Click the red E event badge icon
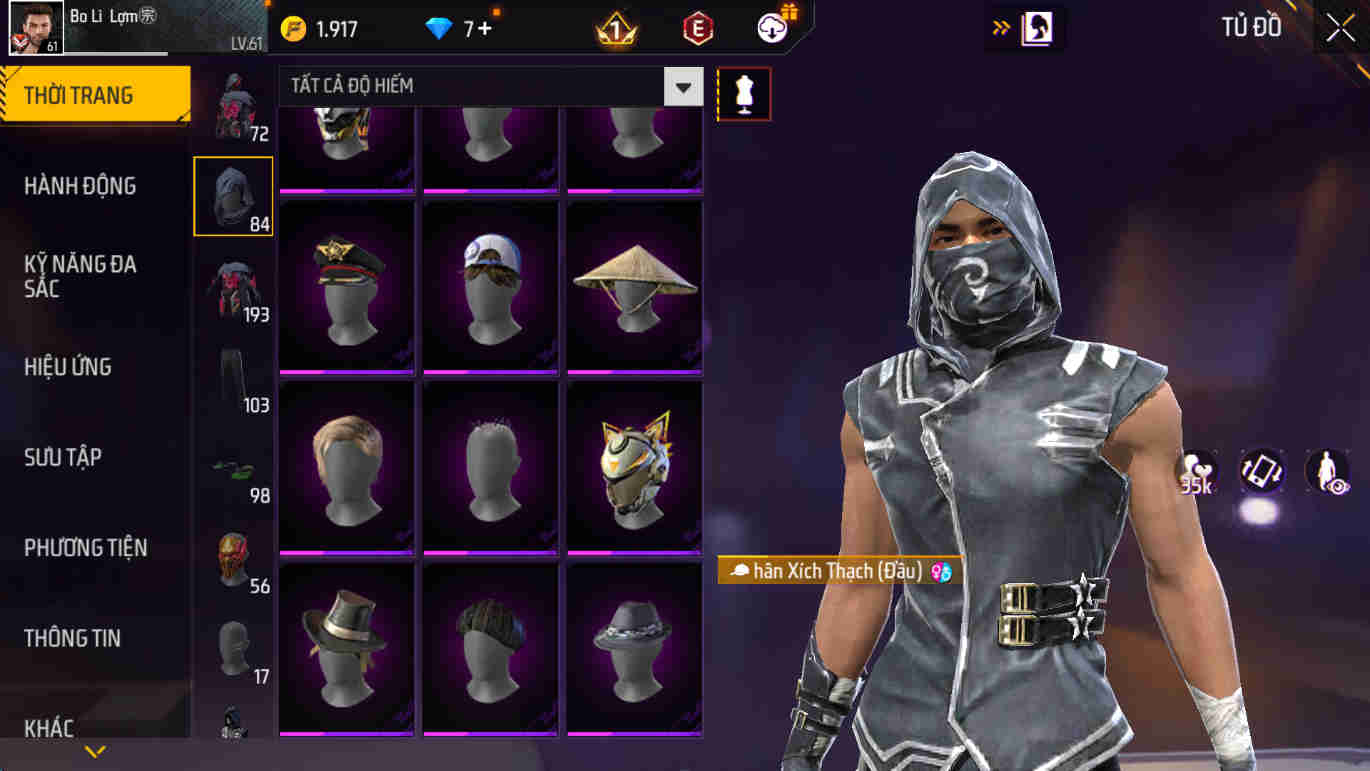The width and height of the screenshot is (1370, 771). [x=695, y=28]
